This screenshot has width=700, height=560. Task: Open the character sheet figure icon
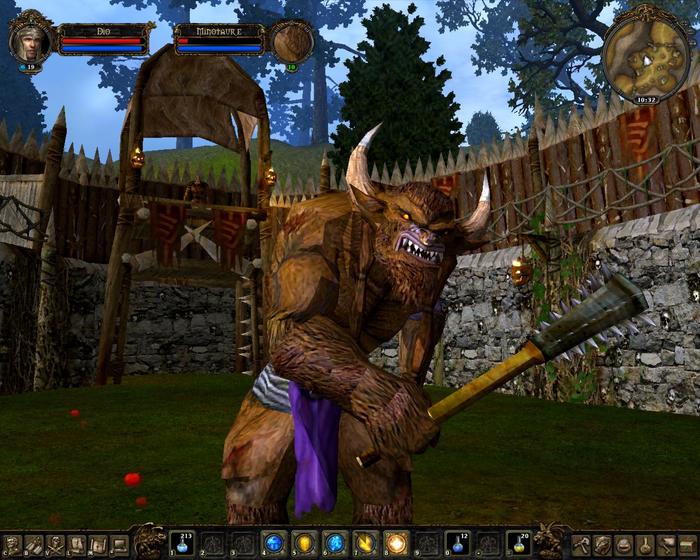(12, 545)
